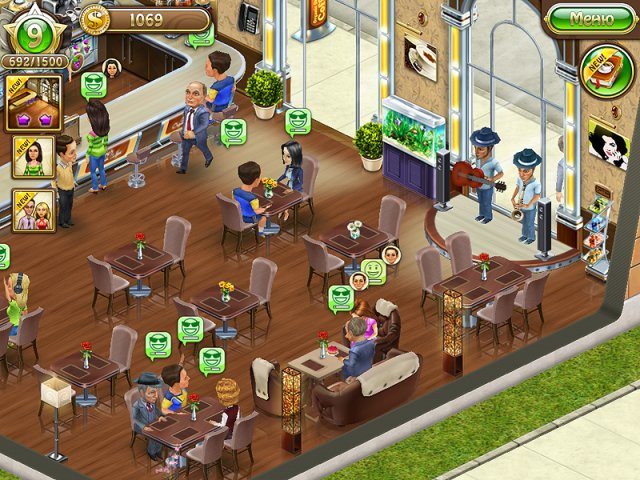Image resolution: width=640 pixels, height=480 pixels.
Task: Open the new recipe book icon
Action: click(605, 69)
